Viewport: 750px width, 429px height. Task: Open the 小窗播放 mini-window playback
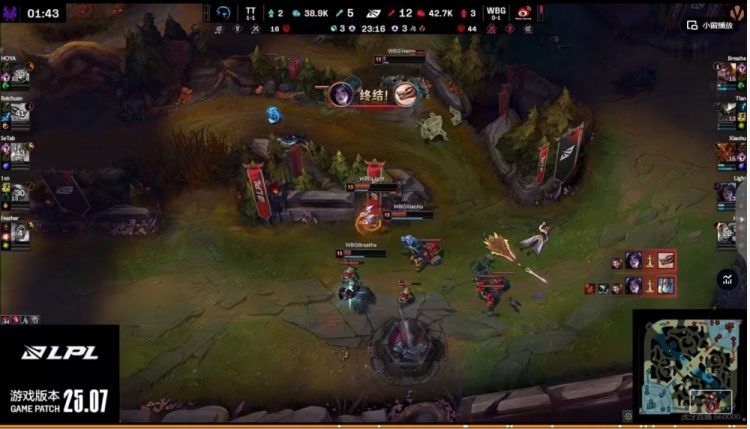click(x=711, y=25)
